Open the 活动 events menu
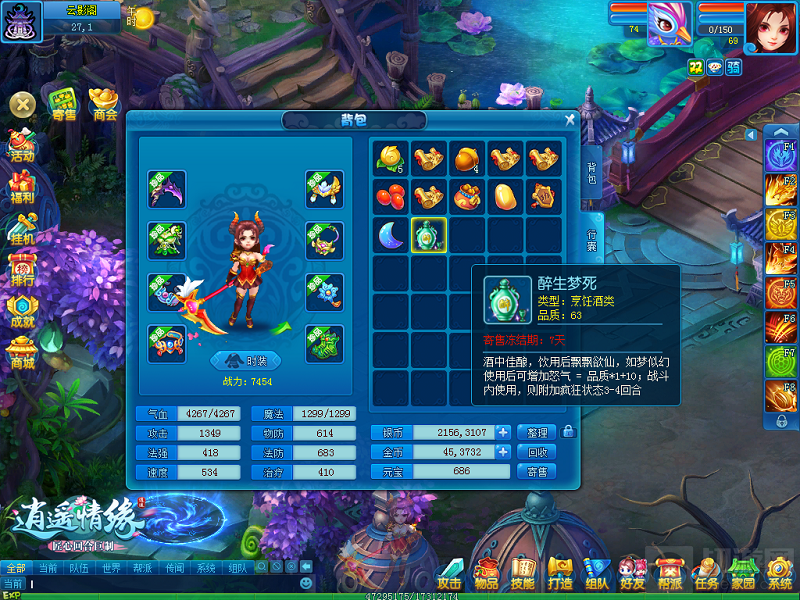 tap(22, 146)
